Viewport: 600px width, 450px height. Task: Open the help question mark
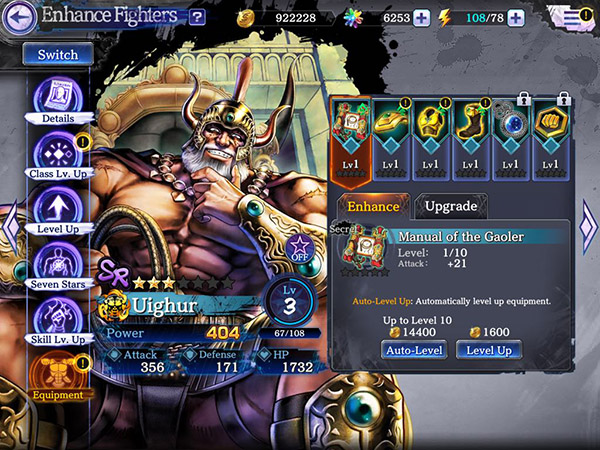tap(197, 16)
